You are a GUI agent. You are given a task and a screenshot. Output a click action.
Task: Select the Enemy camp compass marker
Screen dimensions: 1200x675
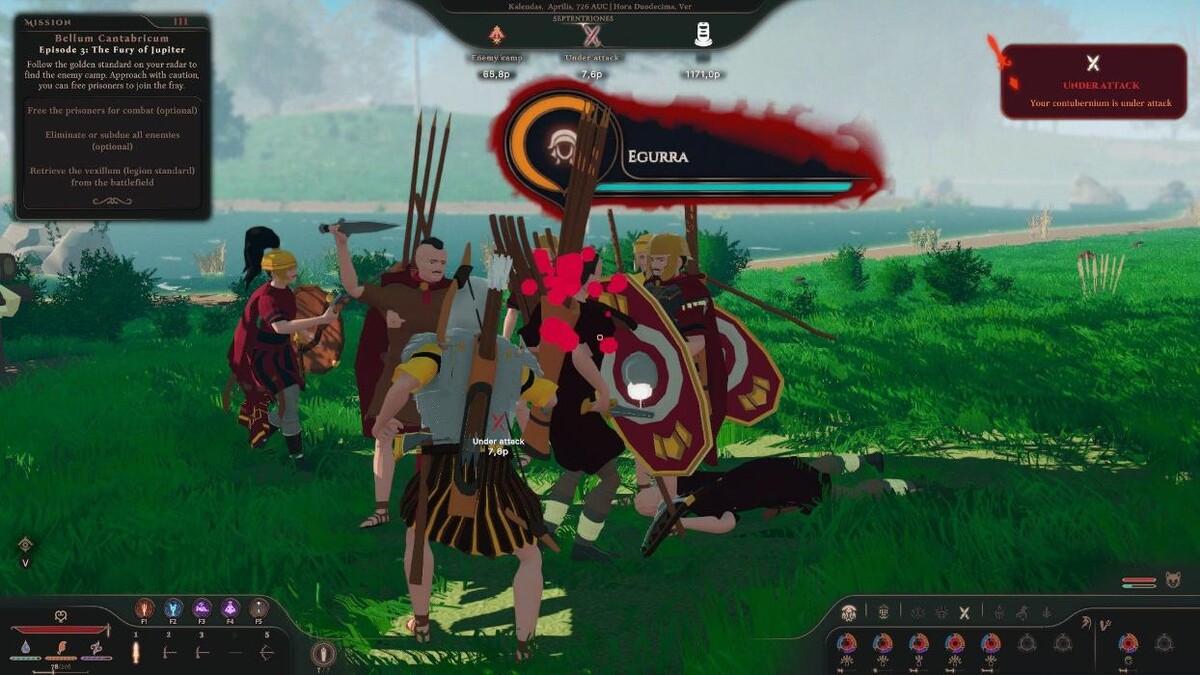[x=497, y=36]
